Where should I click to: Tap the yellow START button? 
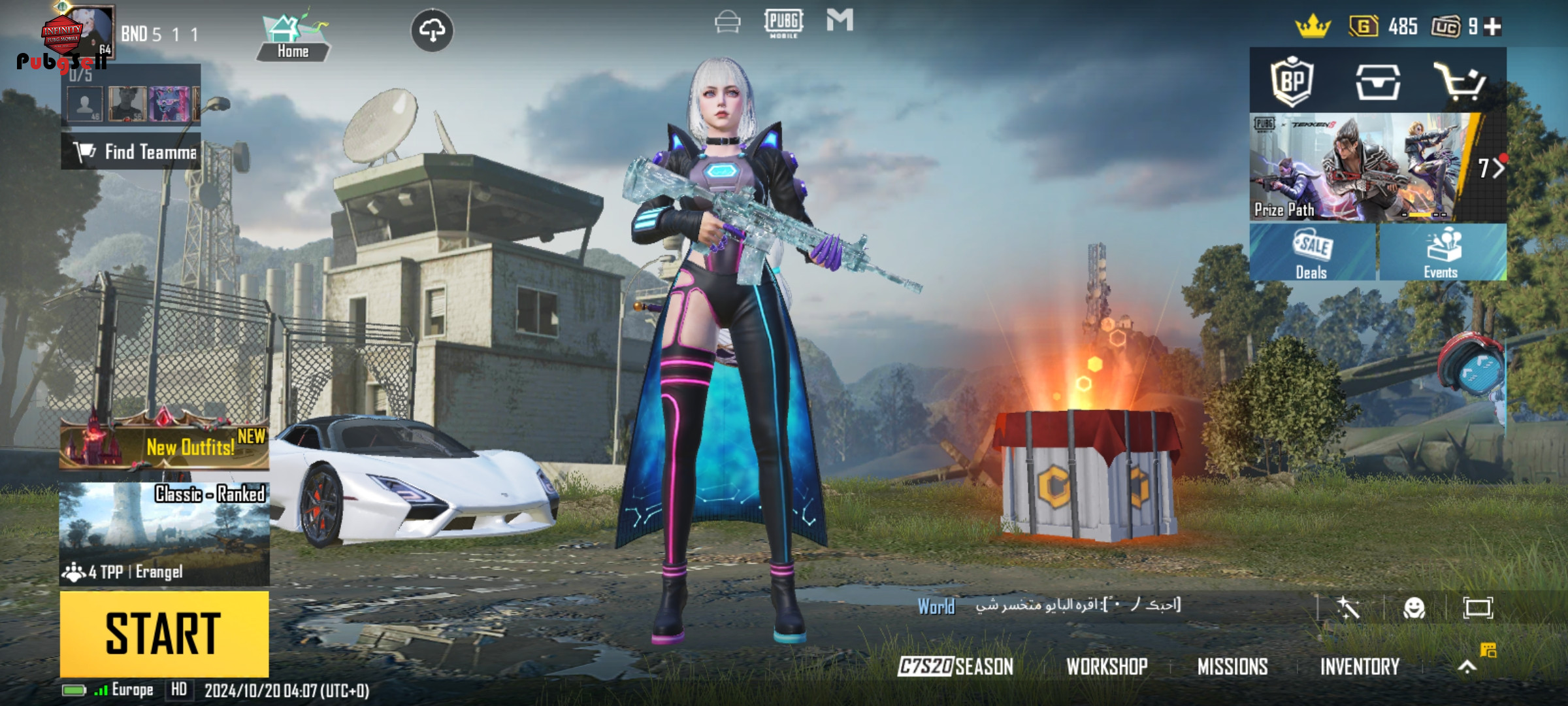(164, 633)
